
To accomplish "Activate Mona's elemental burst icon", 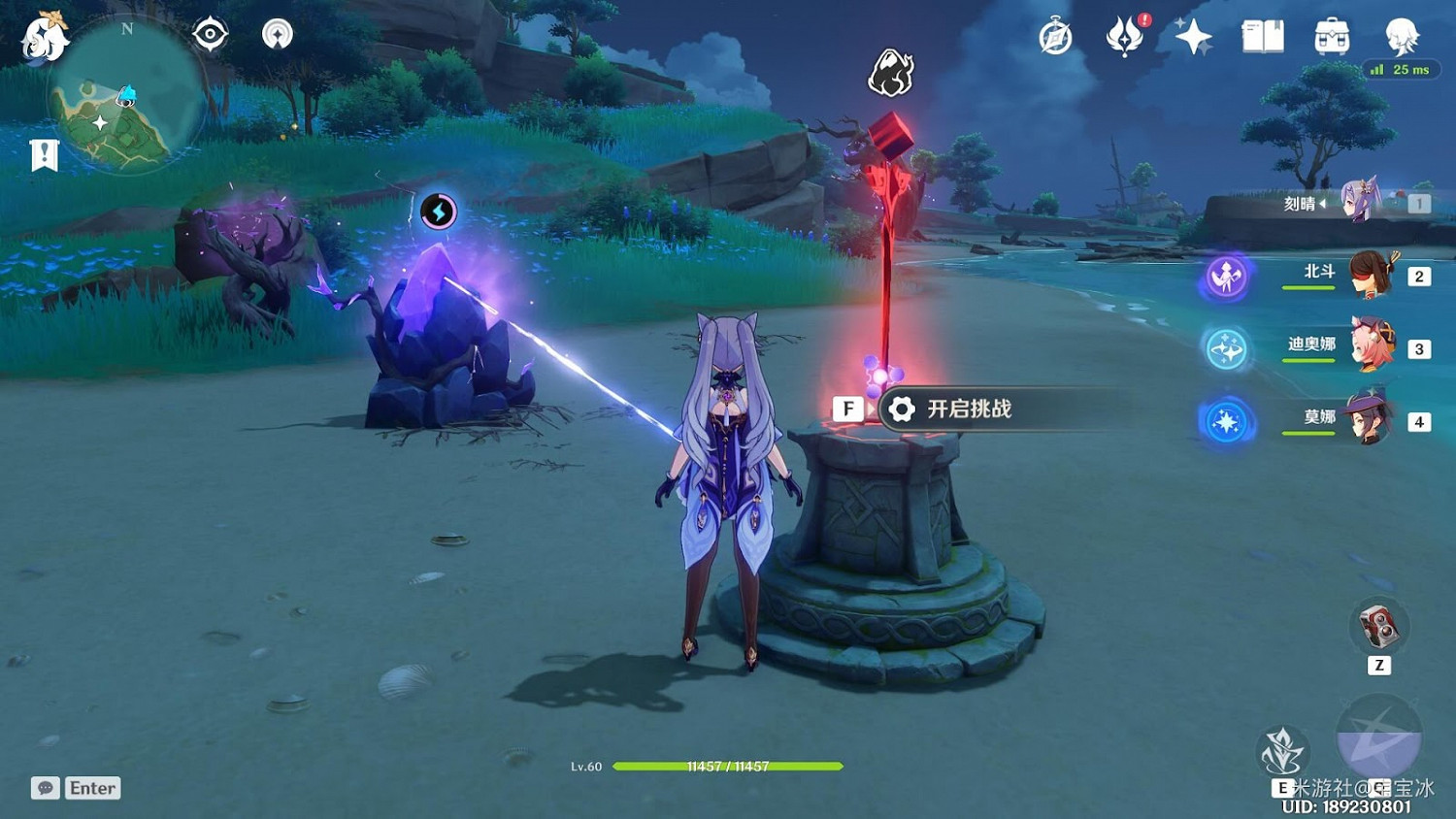I will click(1225, 421).
